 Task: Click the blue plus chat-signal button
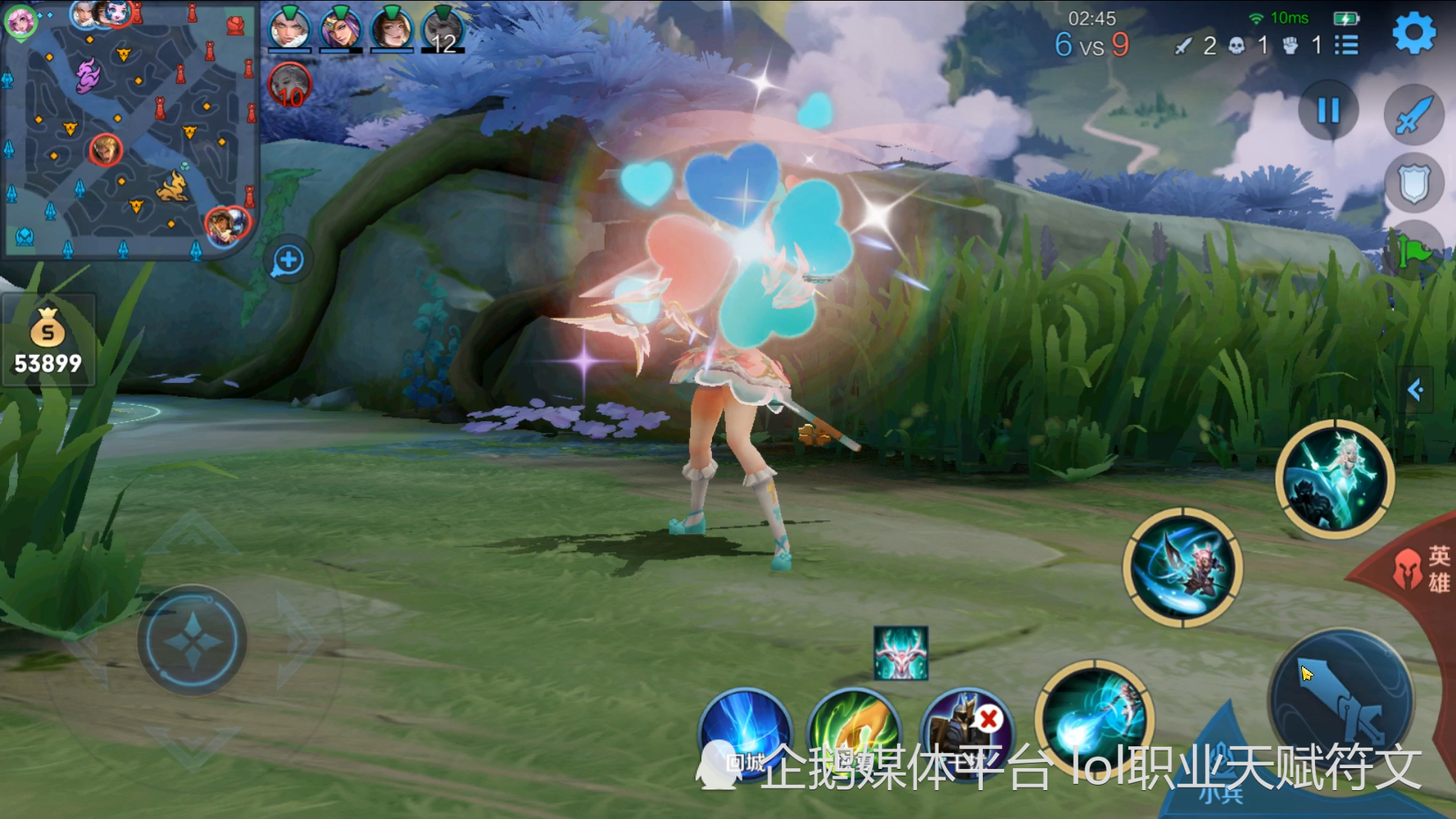(x=288, y=261)
